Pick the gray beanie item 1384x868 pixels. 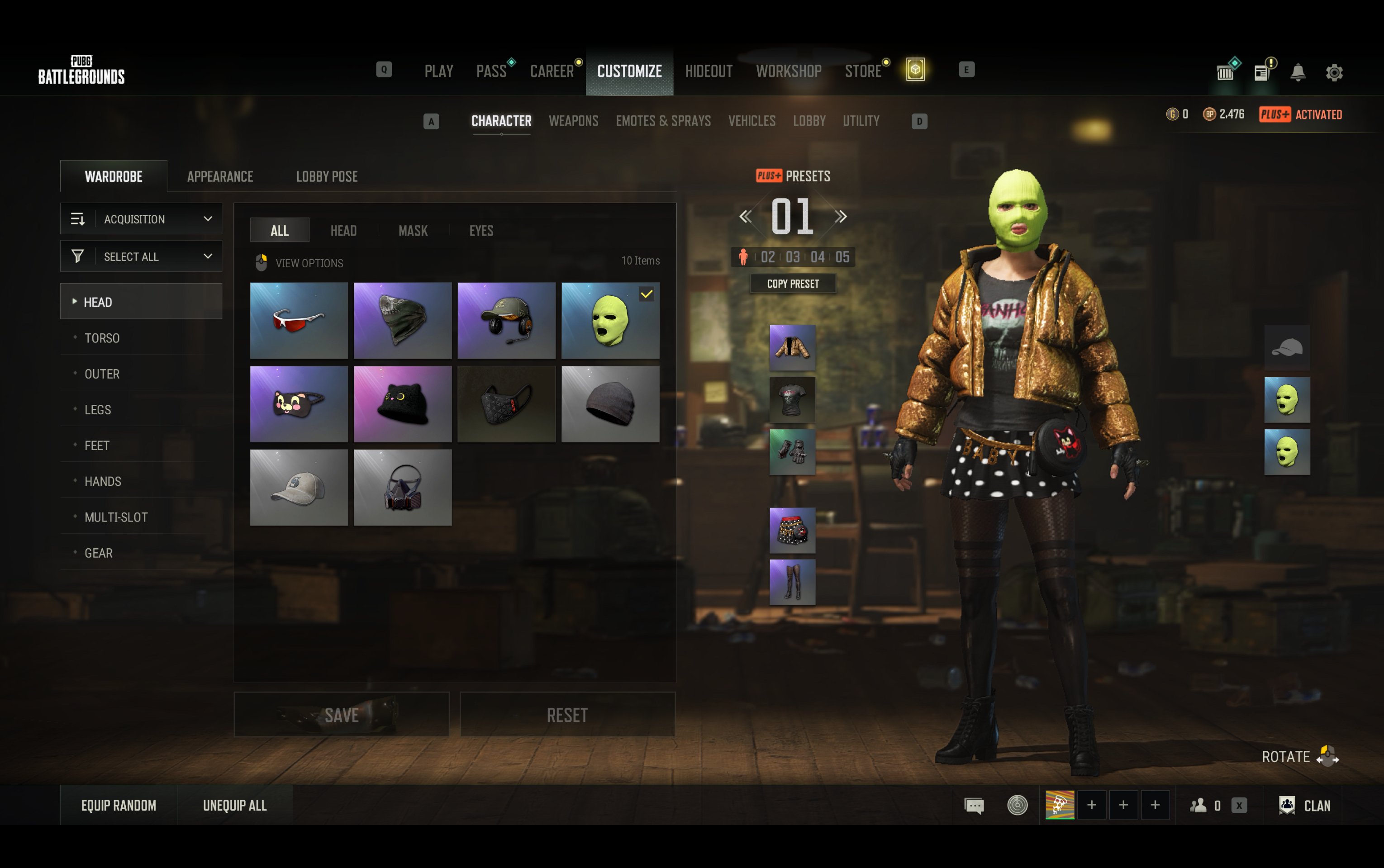pos(609,404)
